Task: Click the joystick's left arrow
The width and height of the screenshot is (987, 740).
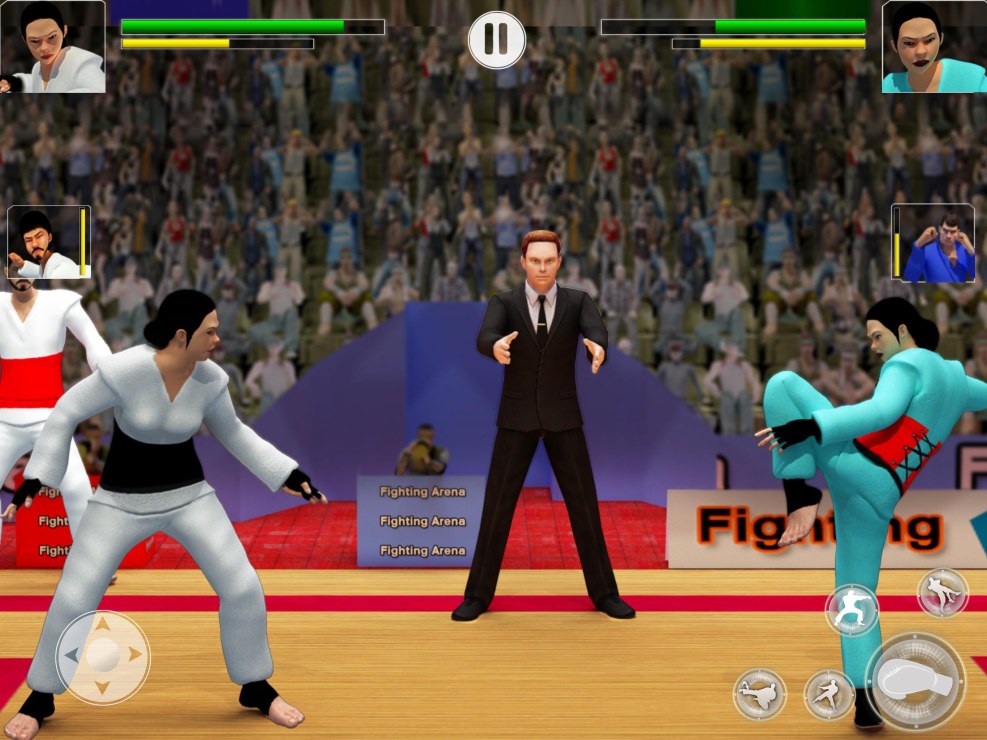Action: (x=70, y=655)
